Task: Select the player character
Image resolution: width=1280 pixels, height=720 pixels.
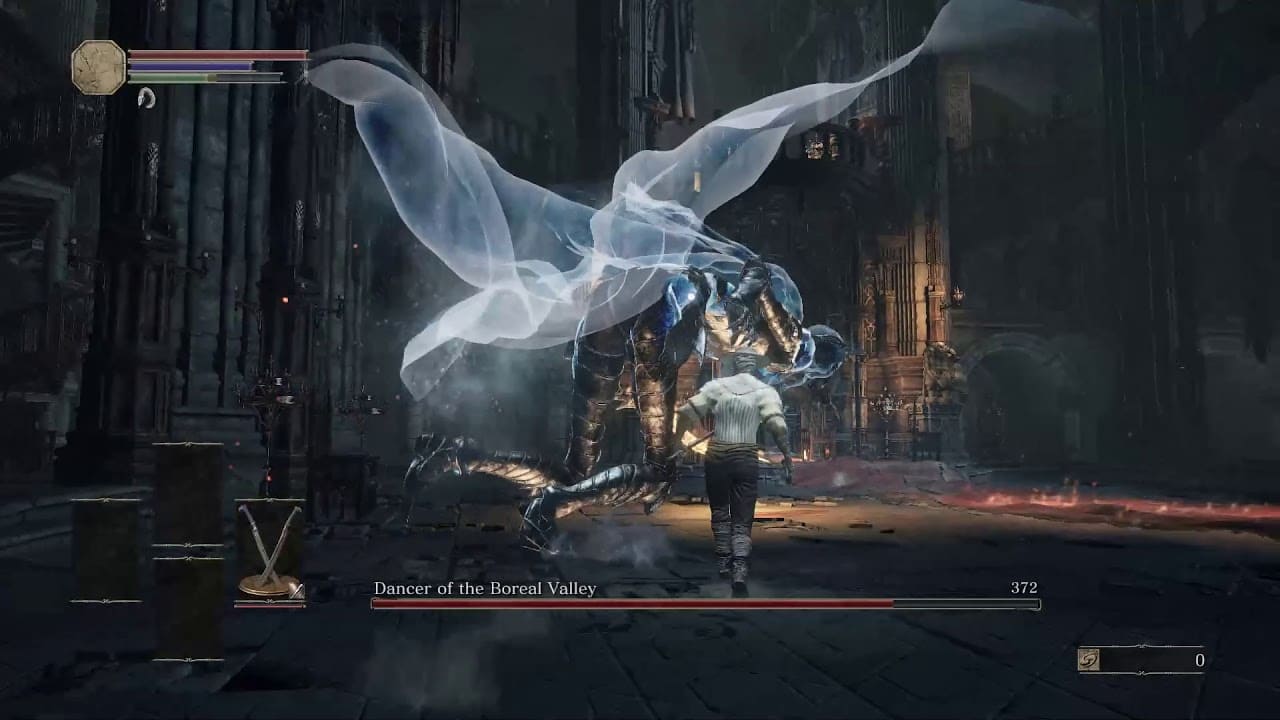Action: [735, 460]
